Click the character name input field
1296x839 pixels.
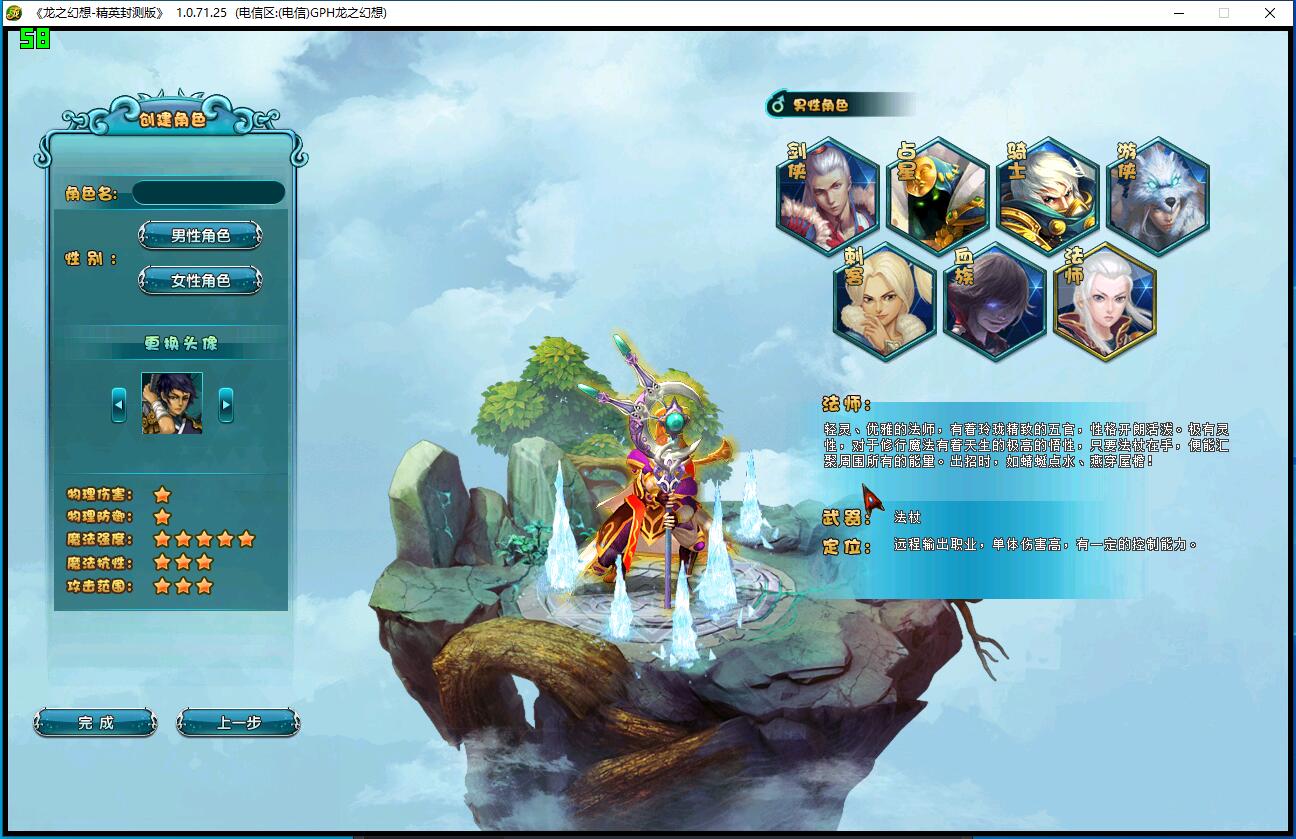208,193
